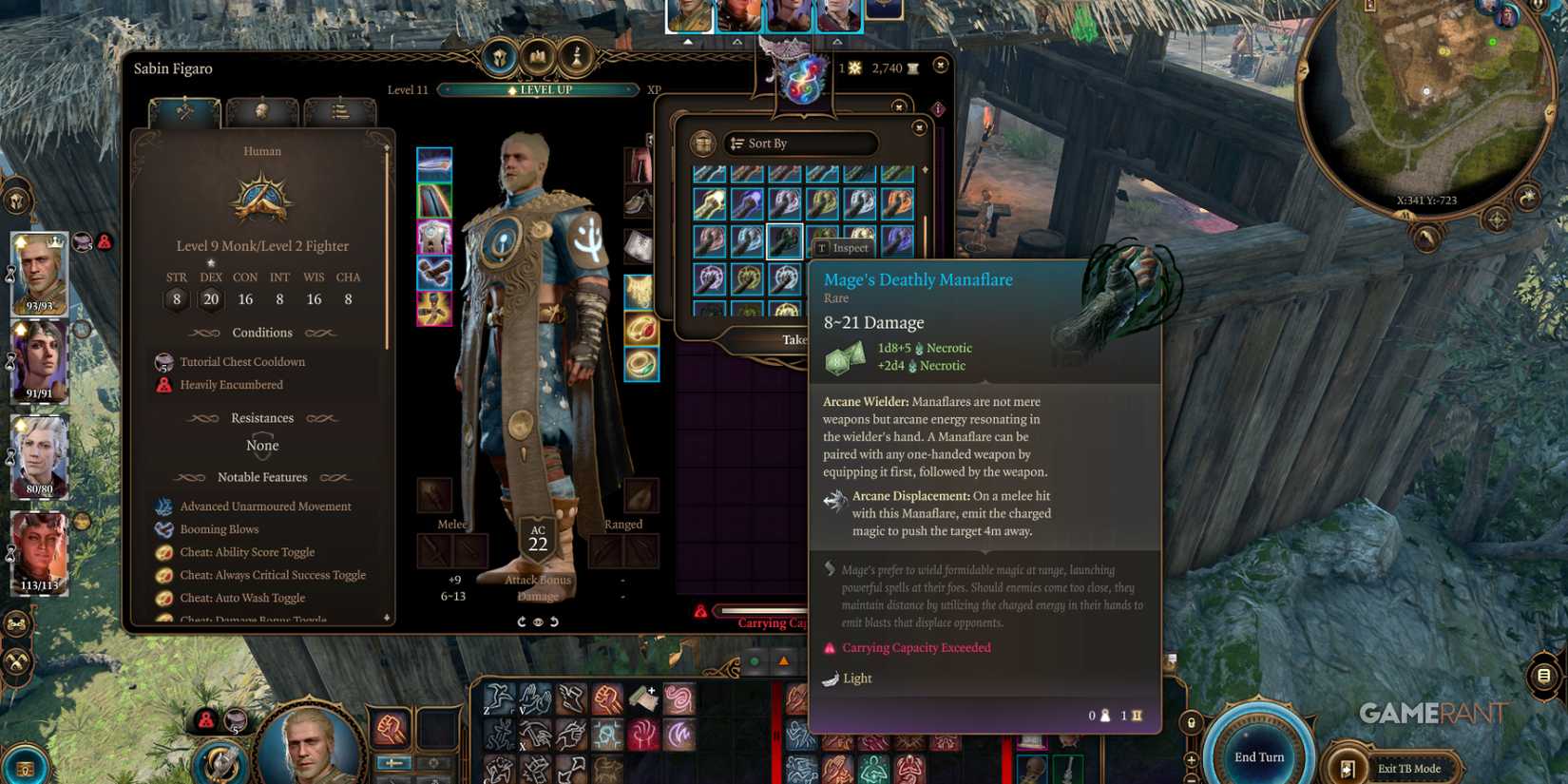Click the journal icon on the right edge
This screenshot has width=1568, height=784.
pyautogui.click(x=1542, y=675)
